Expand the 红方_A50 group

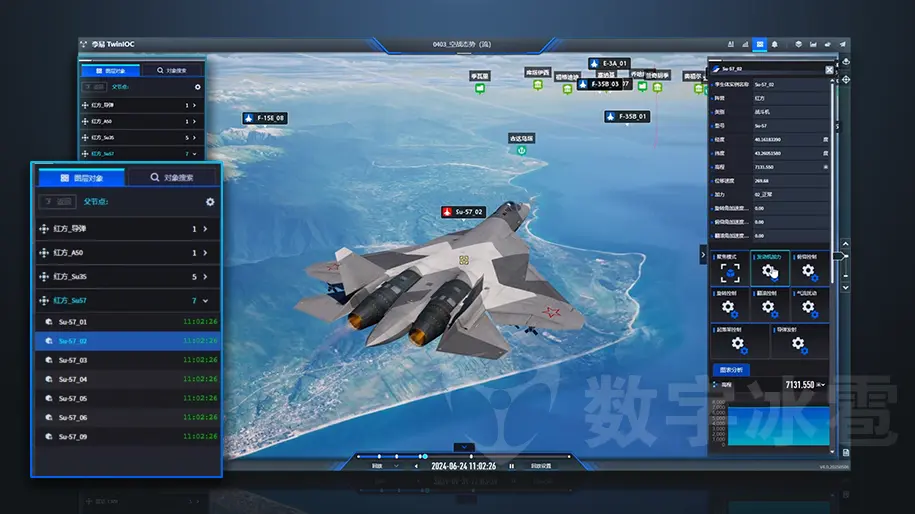pos(205,253)
